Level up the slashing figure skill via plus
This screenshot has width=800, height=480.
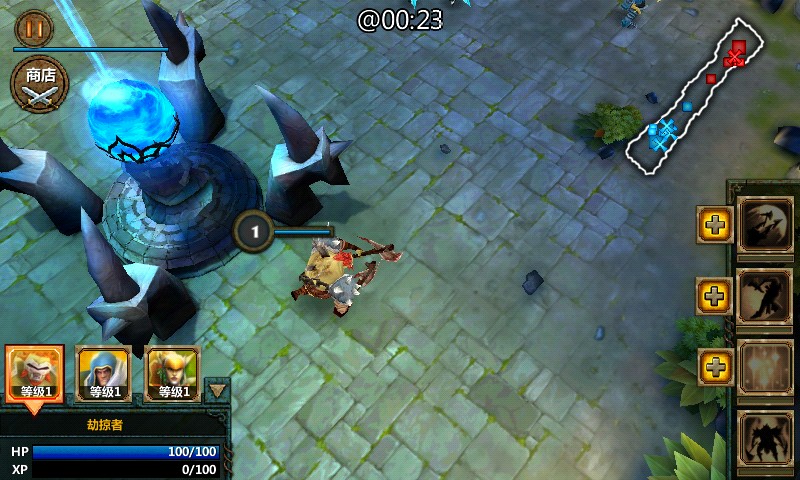713,295
